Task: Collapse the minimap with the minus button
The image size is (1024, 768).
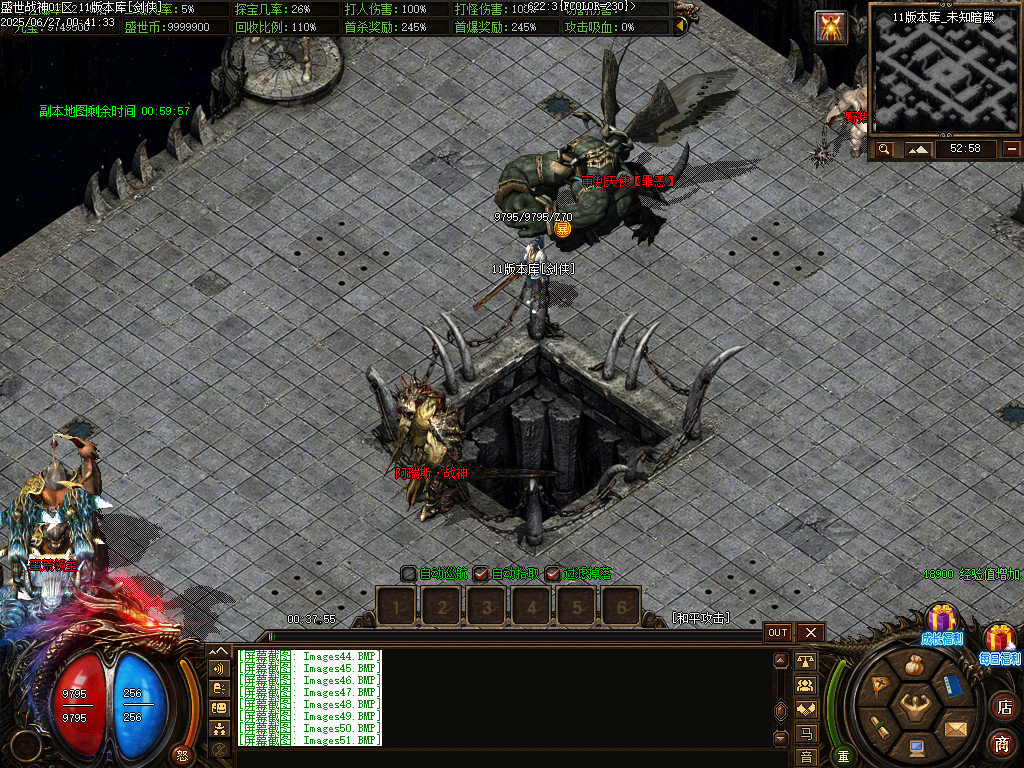Action: pos(1012,149)
